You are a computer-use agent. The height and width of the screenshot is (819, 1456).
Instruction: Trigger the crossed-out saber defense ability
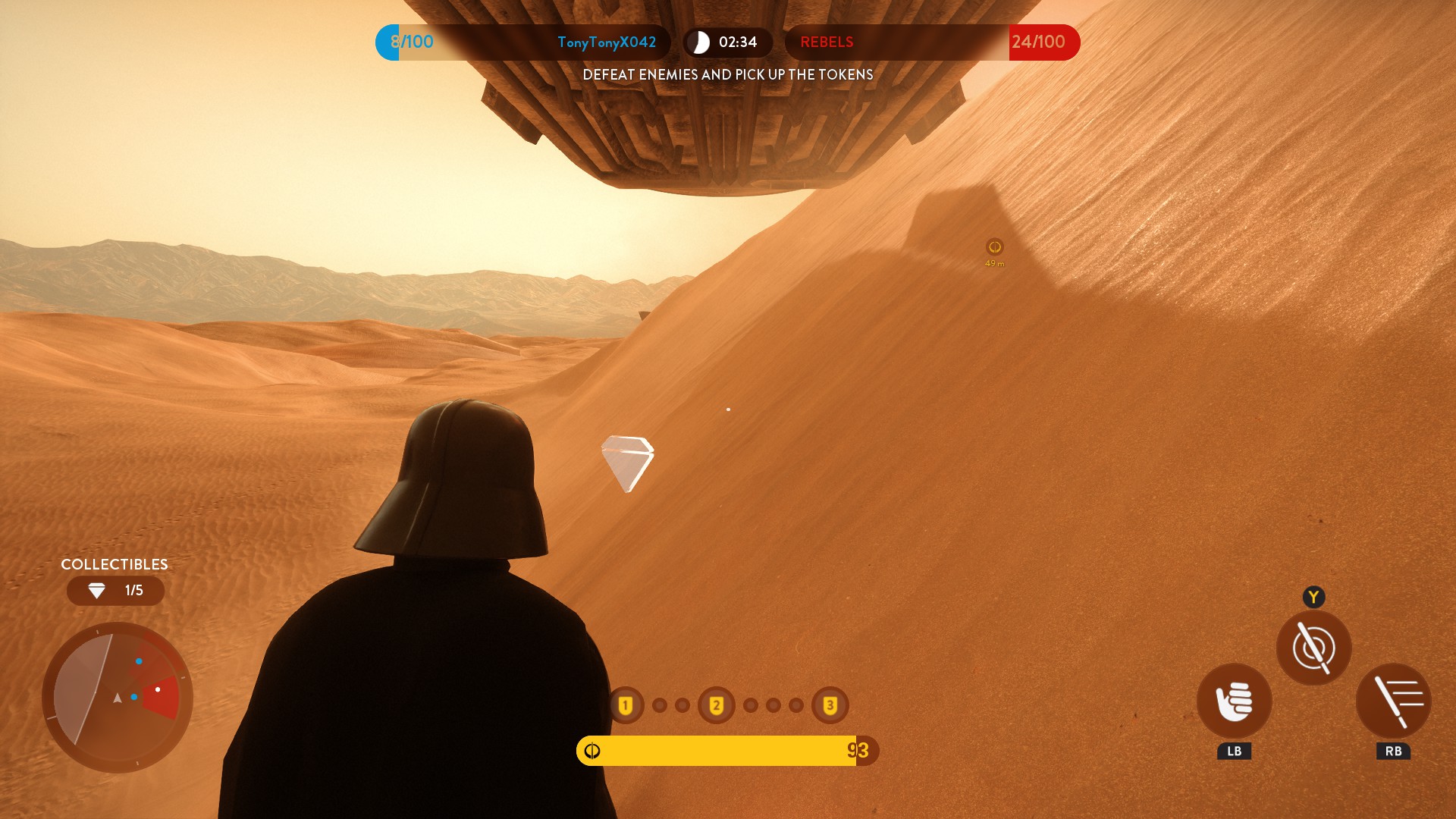[1313, 648]
